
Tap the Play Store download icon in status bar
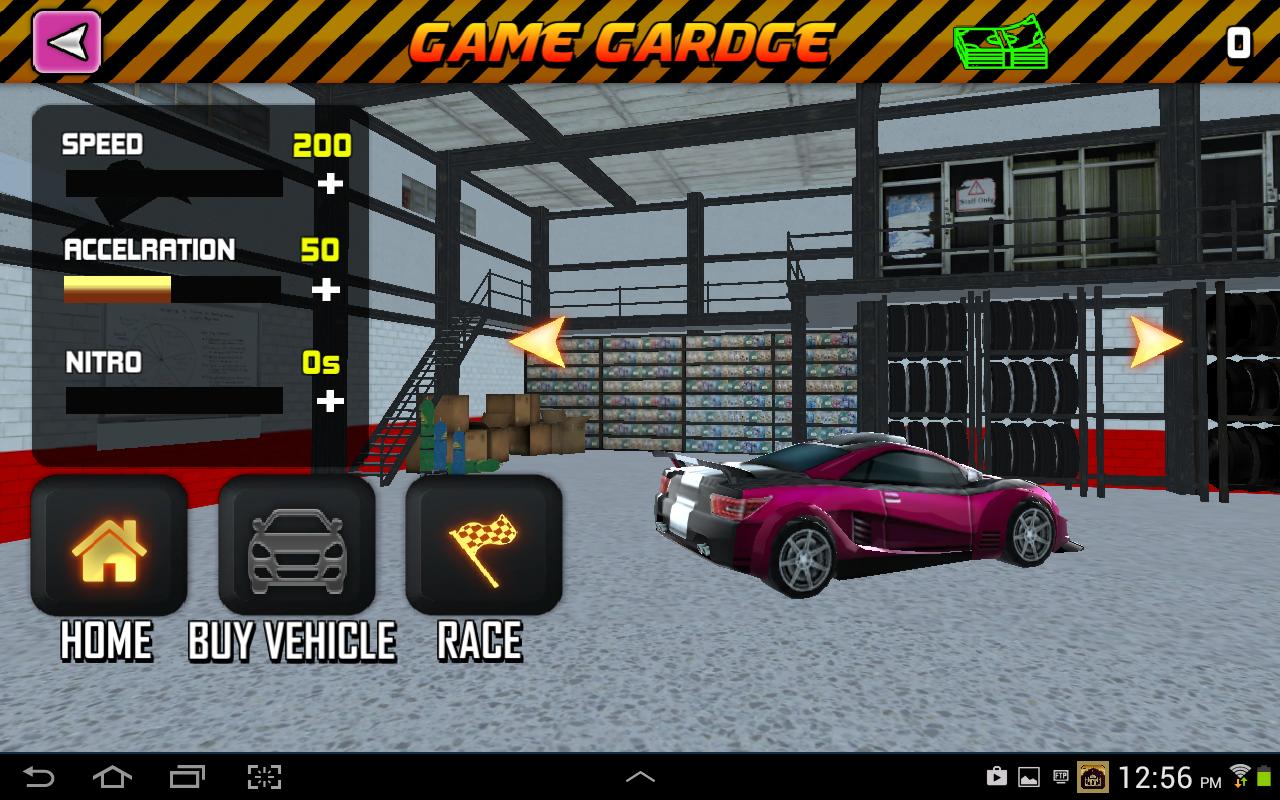point(996,776)
